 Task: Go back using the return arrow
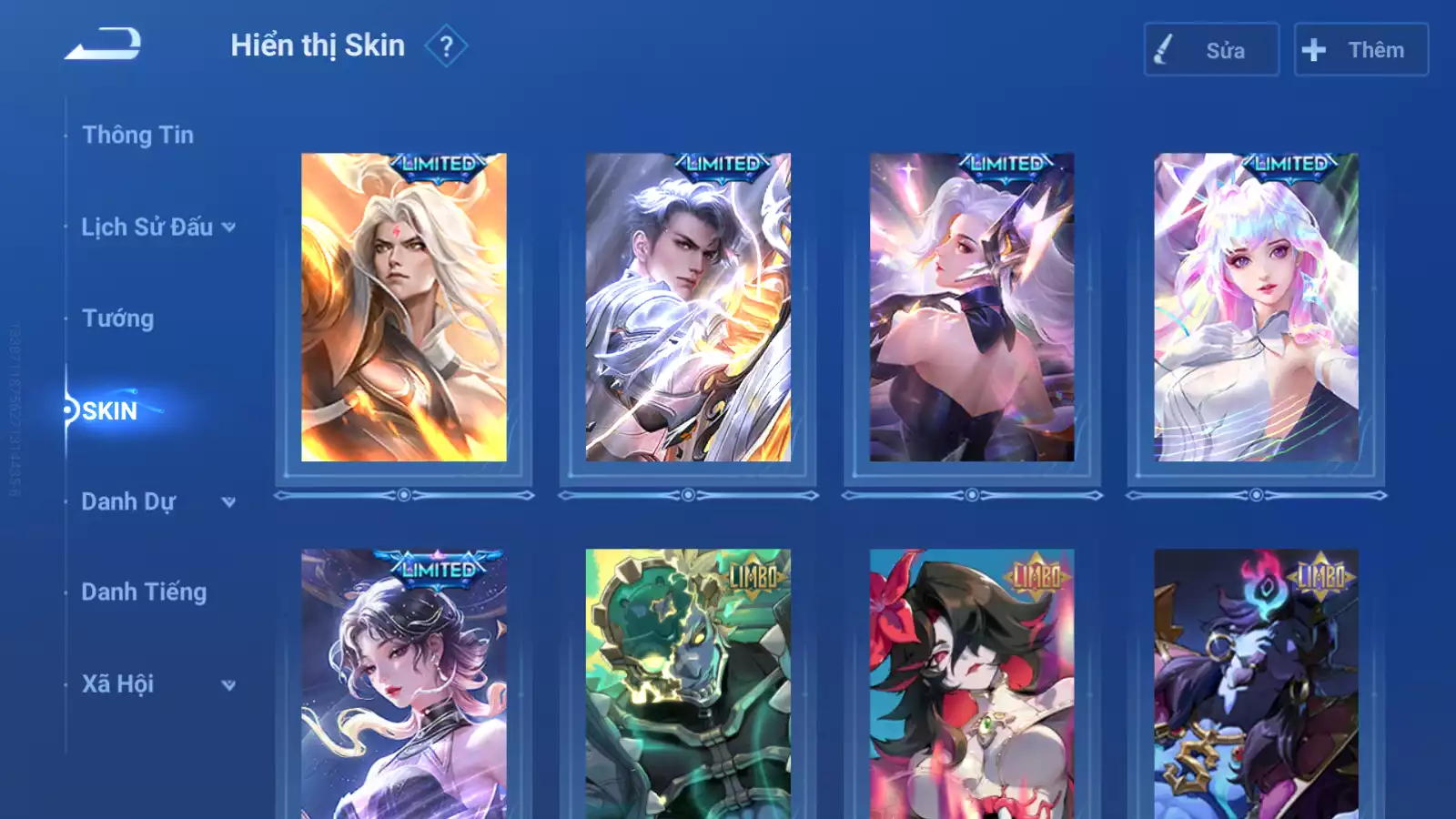coord(103,44)
